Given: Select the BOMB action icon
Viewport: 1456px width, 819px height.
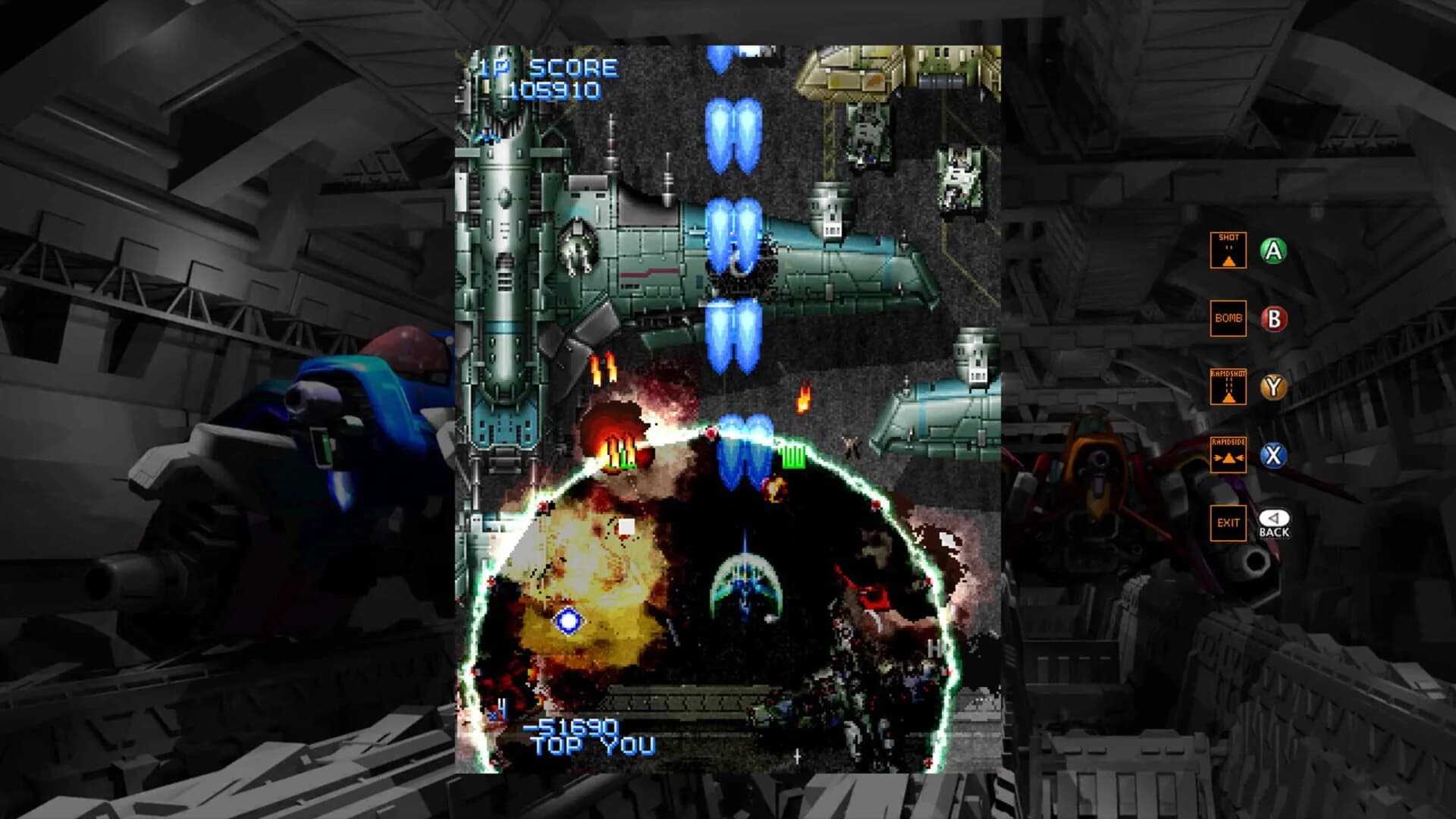Looking at the screenshot, I should tap(1228, 318).
